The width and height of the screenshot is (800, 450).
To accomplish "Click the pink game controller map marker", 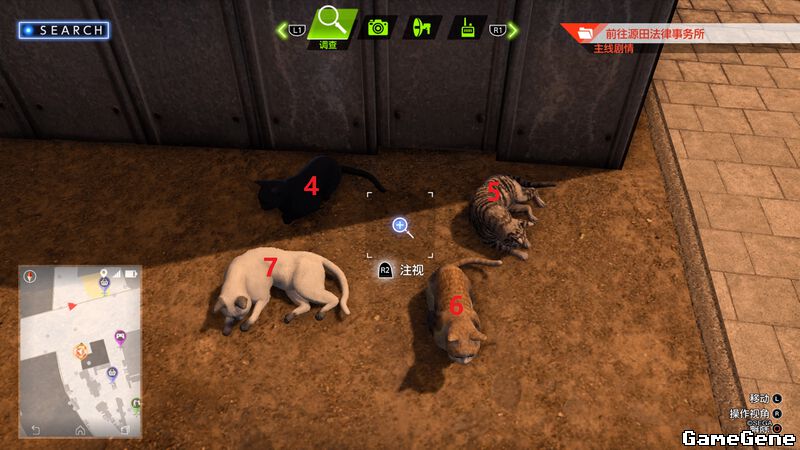I will point(120,336).
